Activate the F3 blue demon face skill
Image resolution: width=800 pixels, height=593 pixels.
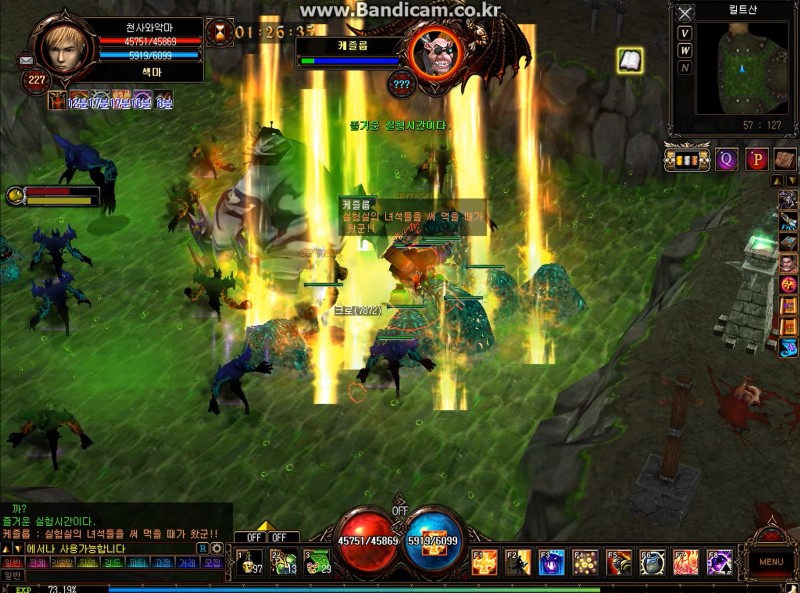(x=552, y=562)
